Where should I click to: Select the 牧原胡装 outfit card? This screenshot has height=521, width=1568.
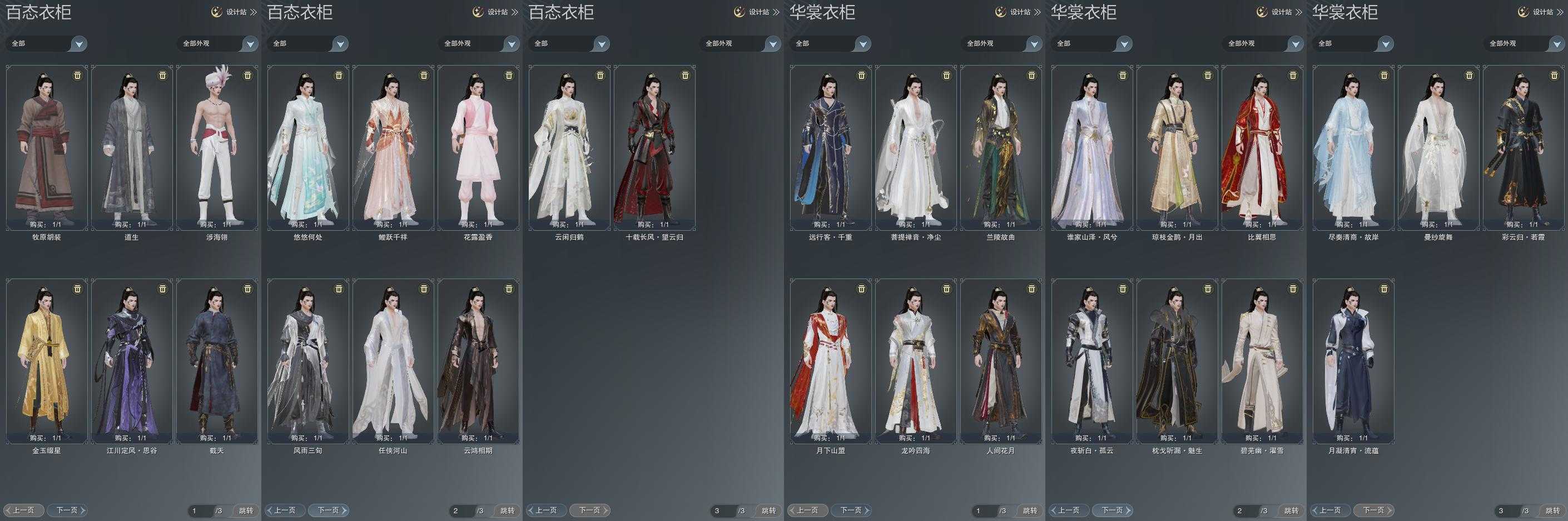click(47, 147)
